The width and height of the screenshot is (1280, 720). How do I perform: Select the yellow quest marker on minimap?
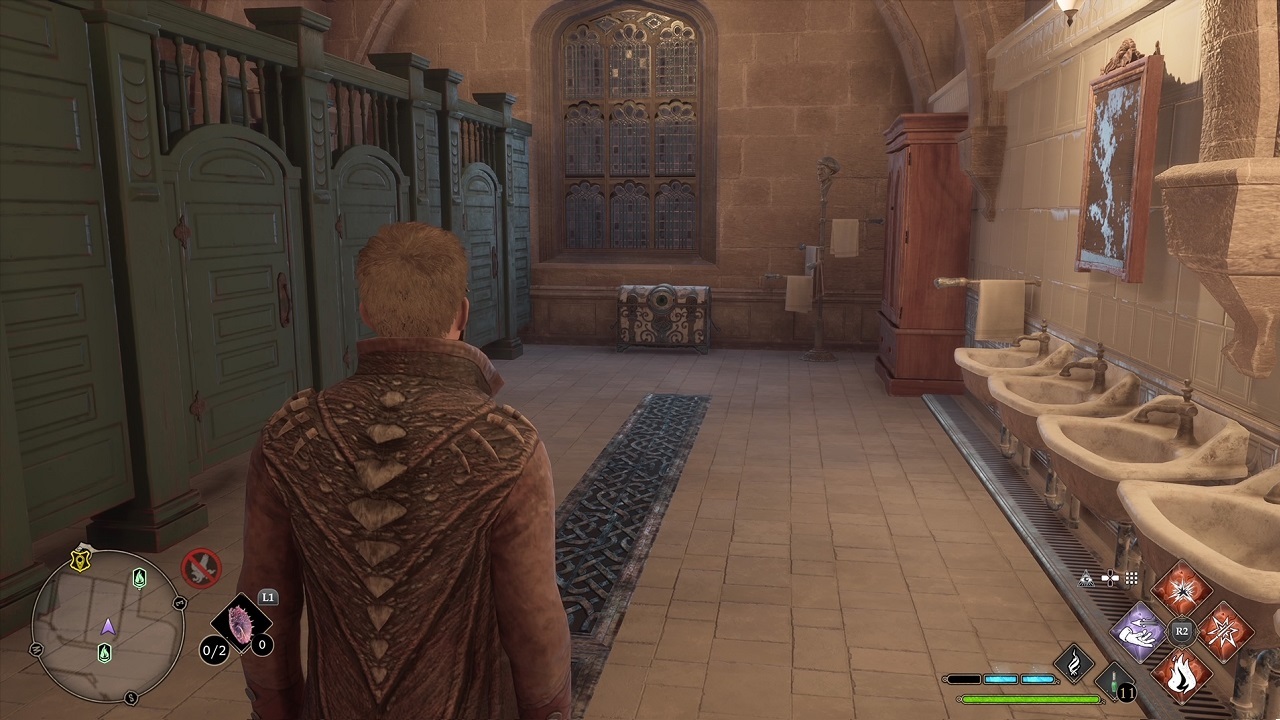pos(80,561)
